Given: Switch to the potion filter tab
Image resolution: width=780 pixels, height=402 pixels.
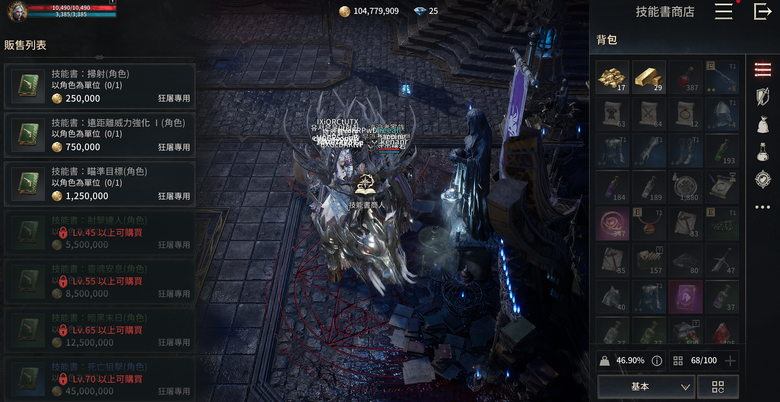Looking at the screenshot, I should 763,152.
